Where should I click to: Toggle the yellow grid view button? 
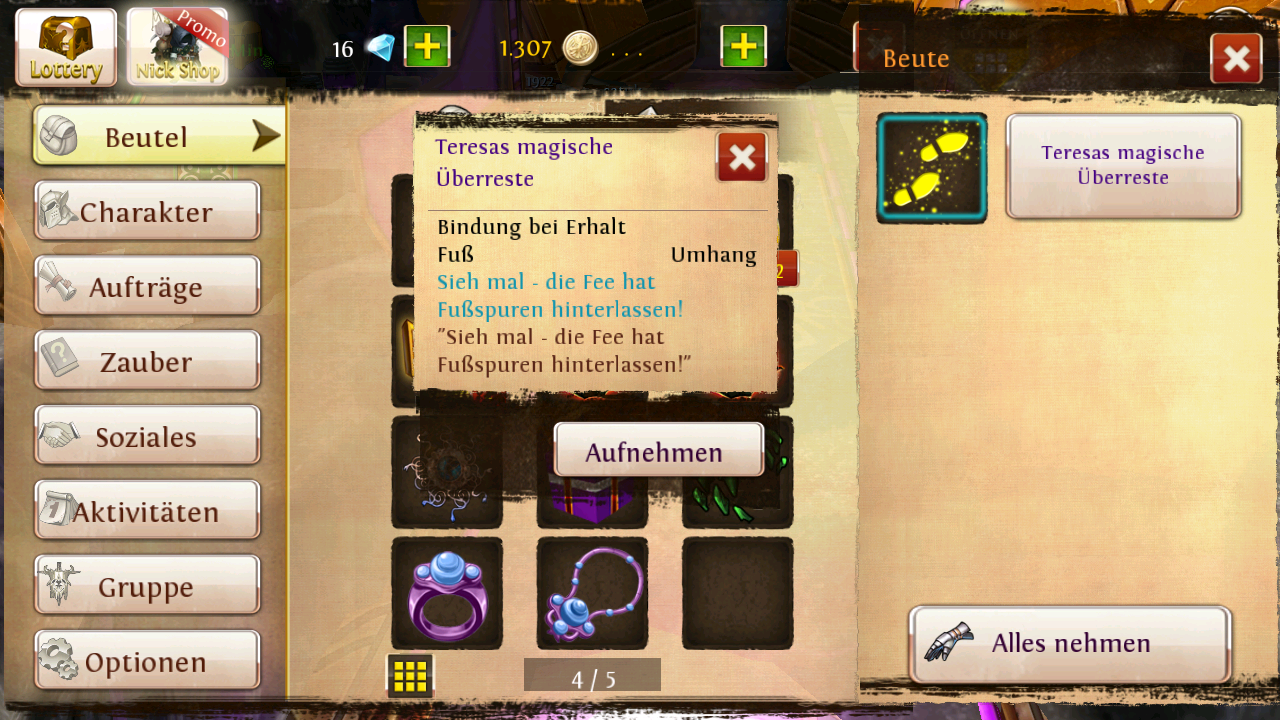coord(410,676)
